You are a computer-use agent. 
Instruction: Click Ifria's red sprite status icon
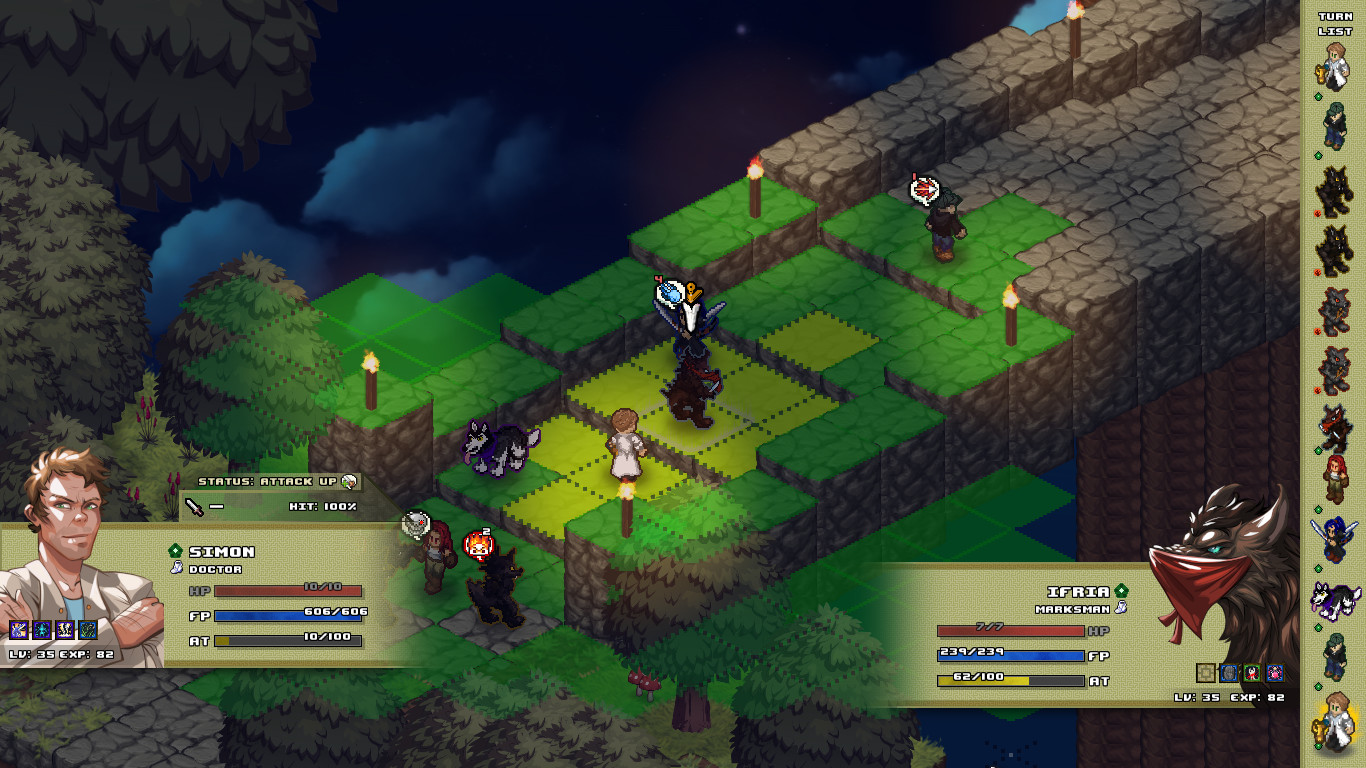[1252, 672]
